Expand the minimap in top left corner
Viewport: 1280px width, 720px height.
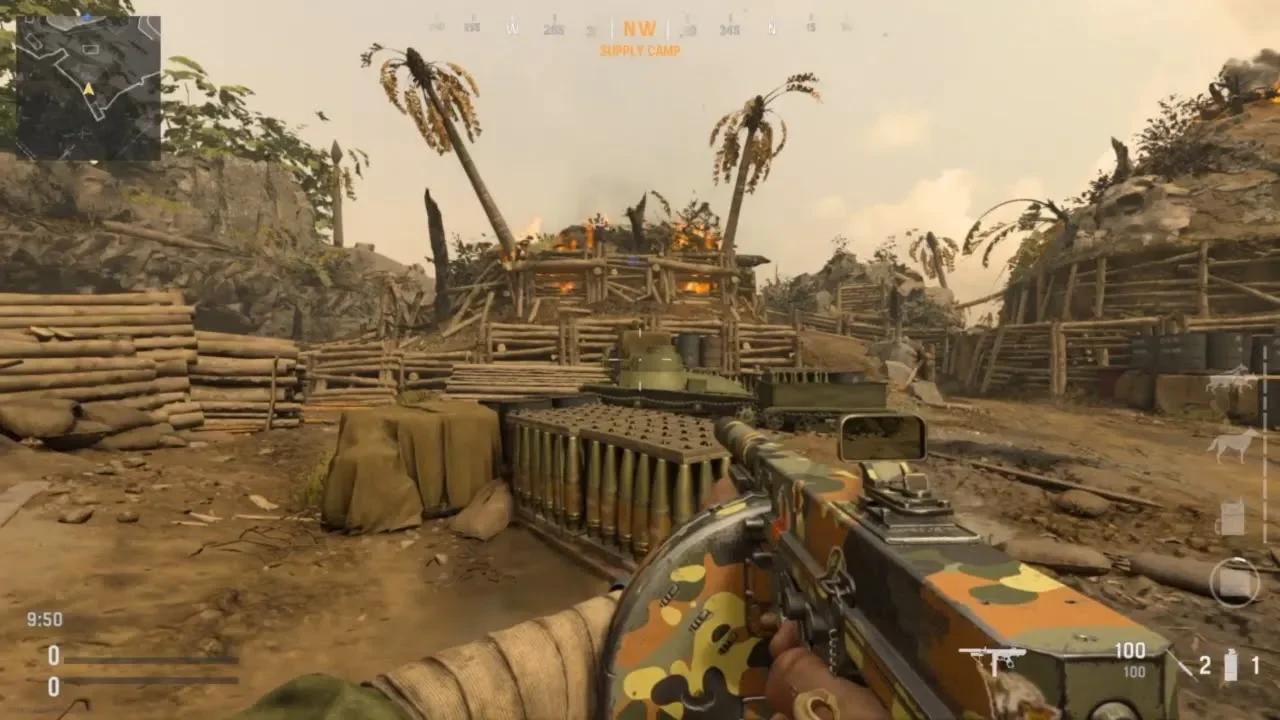coord(88,90)
